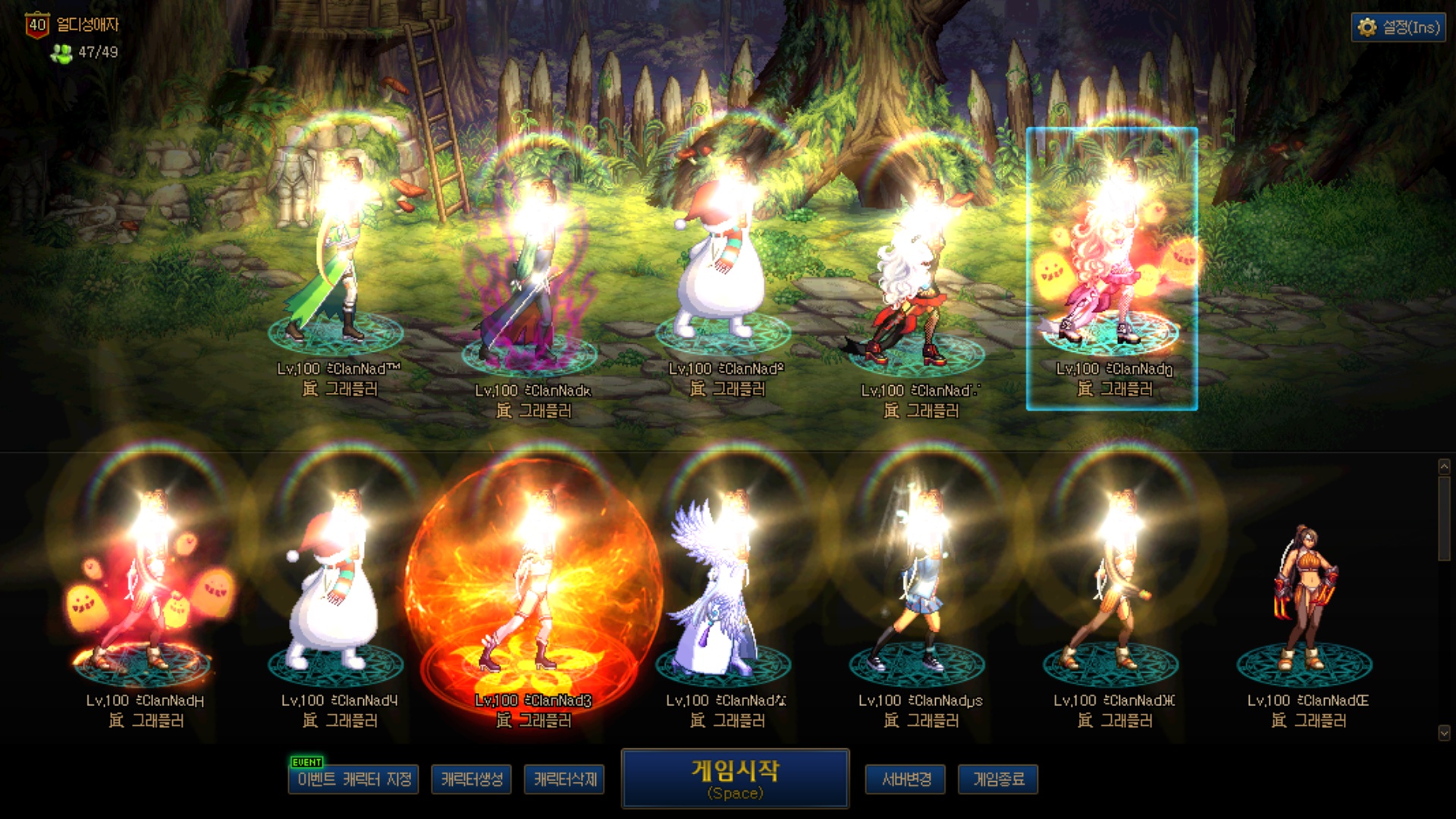This screenshot has height=819, width=1456.
Task: Click the character list scroll-down arrow
Action: [x=1444, y=733]
